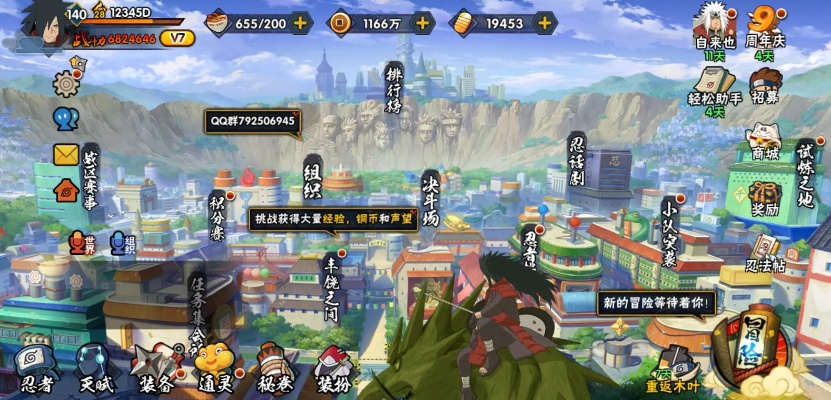Start the 冒险 adventure mode
Screen dimensions: 831x400
coord(756,345)
